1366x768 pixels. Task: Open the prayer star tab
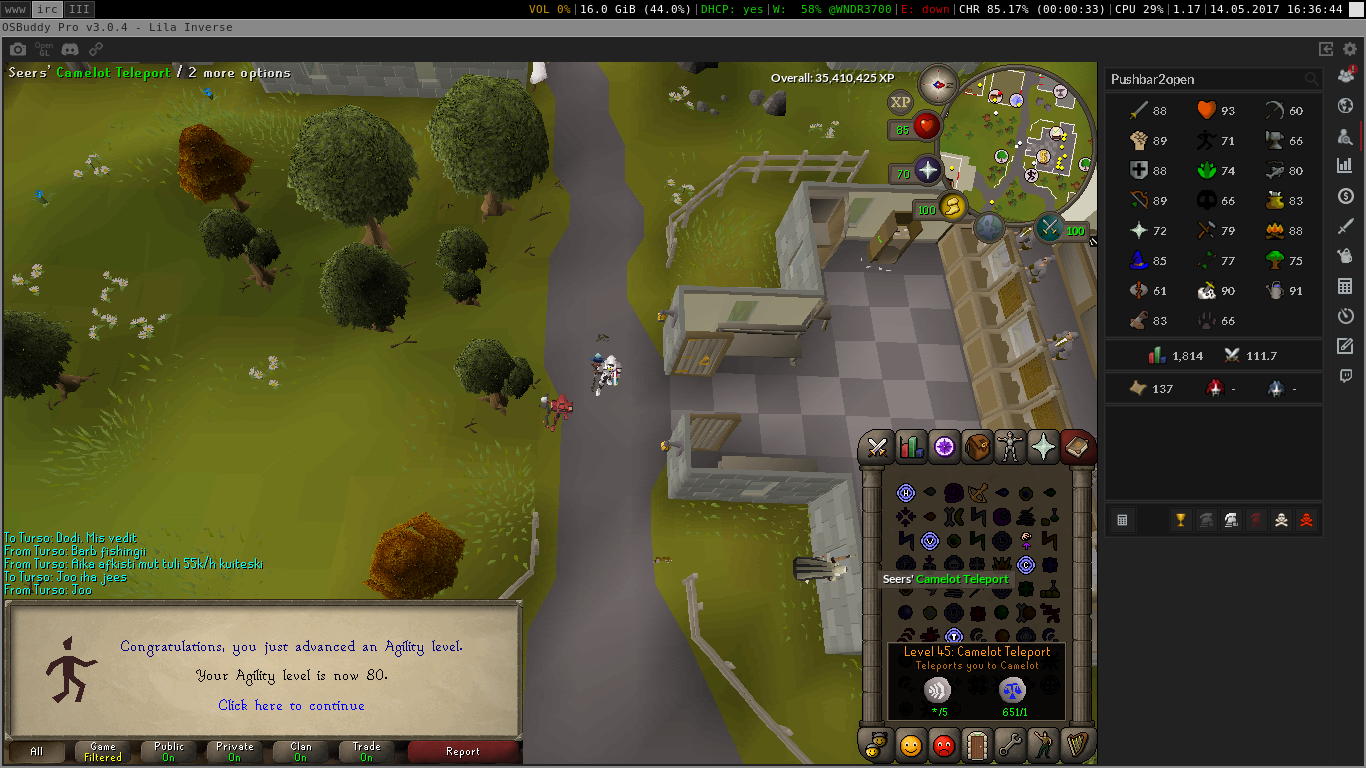(1043, 447)
